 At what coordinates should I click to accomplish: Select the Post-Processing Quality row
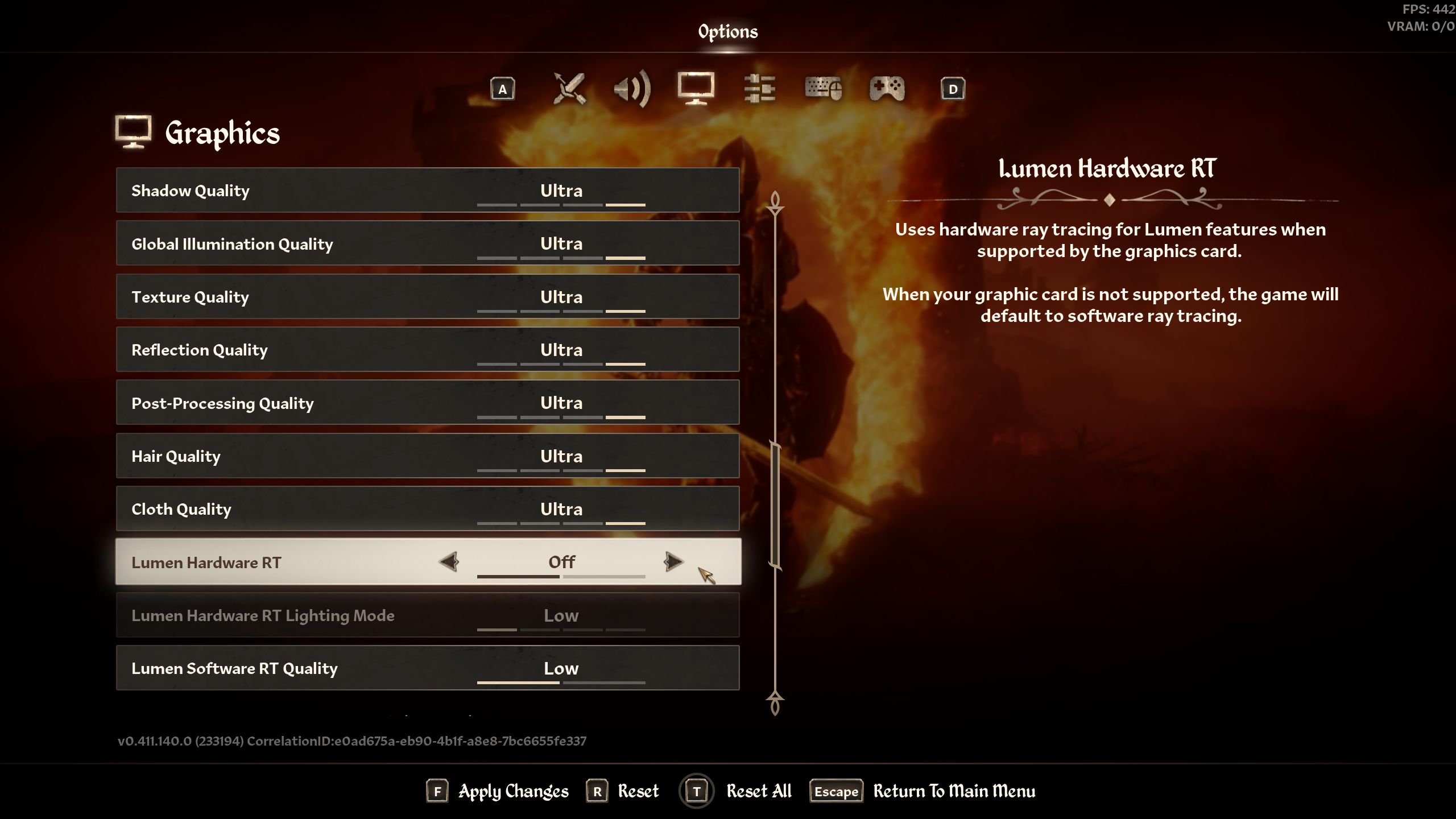coord(427,403)
